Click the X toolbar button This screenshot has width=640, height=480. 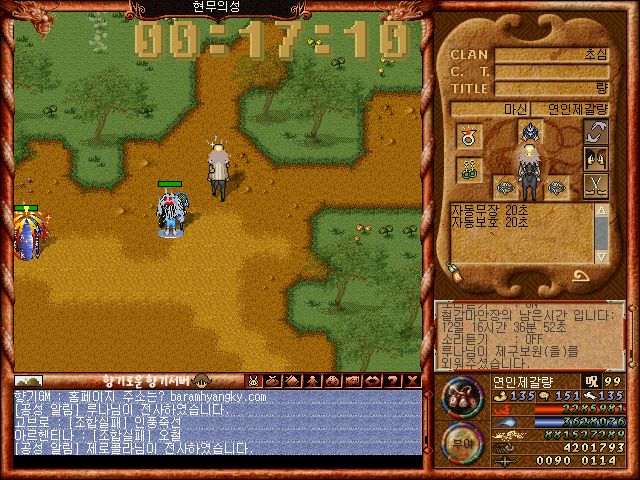(412, 380)
